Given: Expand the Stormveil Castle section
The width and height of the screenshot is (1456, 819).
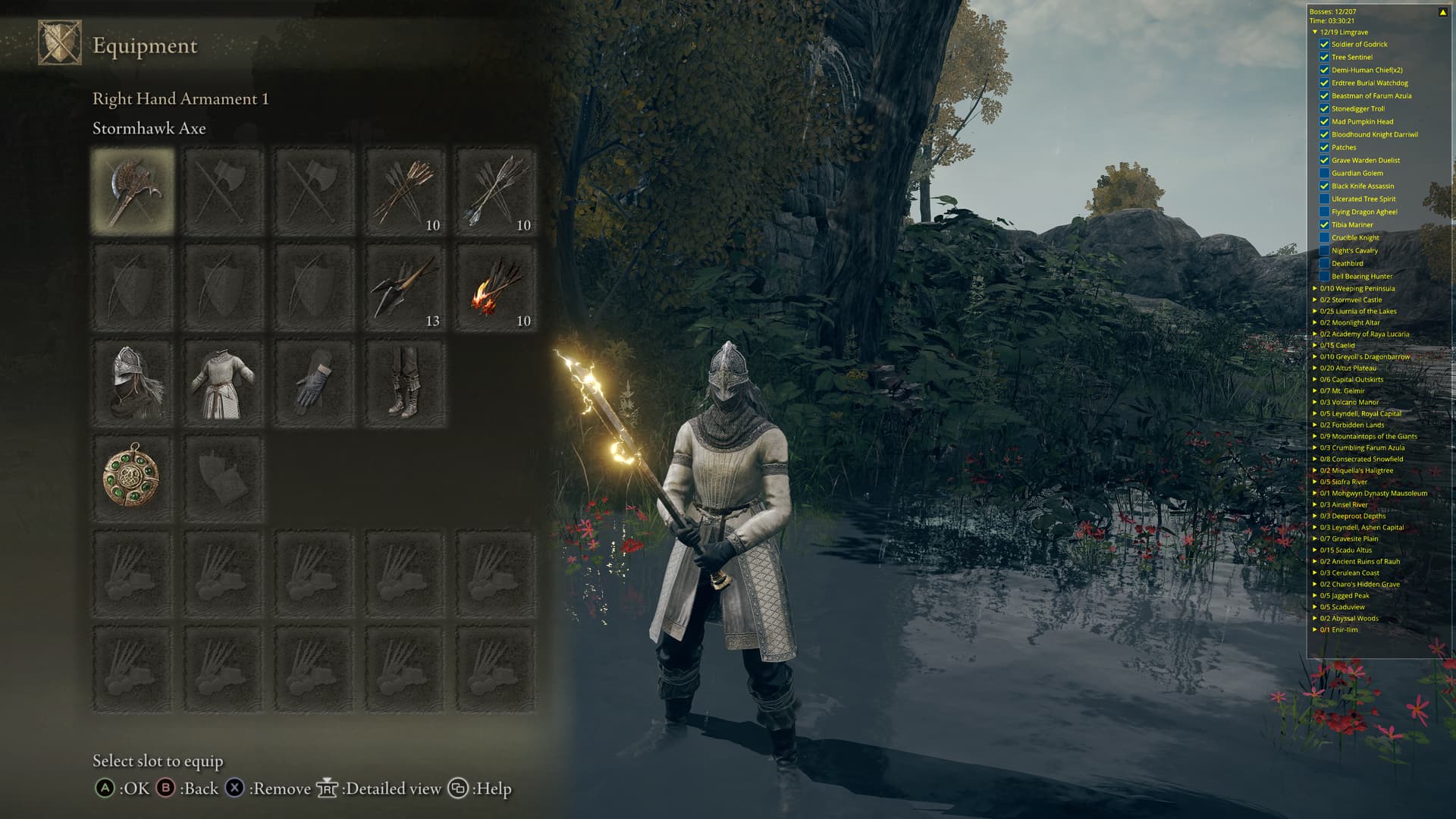Looking at the screenshot, I should 1315,300.
